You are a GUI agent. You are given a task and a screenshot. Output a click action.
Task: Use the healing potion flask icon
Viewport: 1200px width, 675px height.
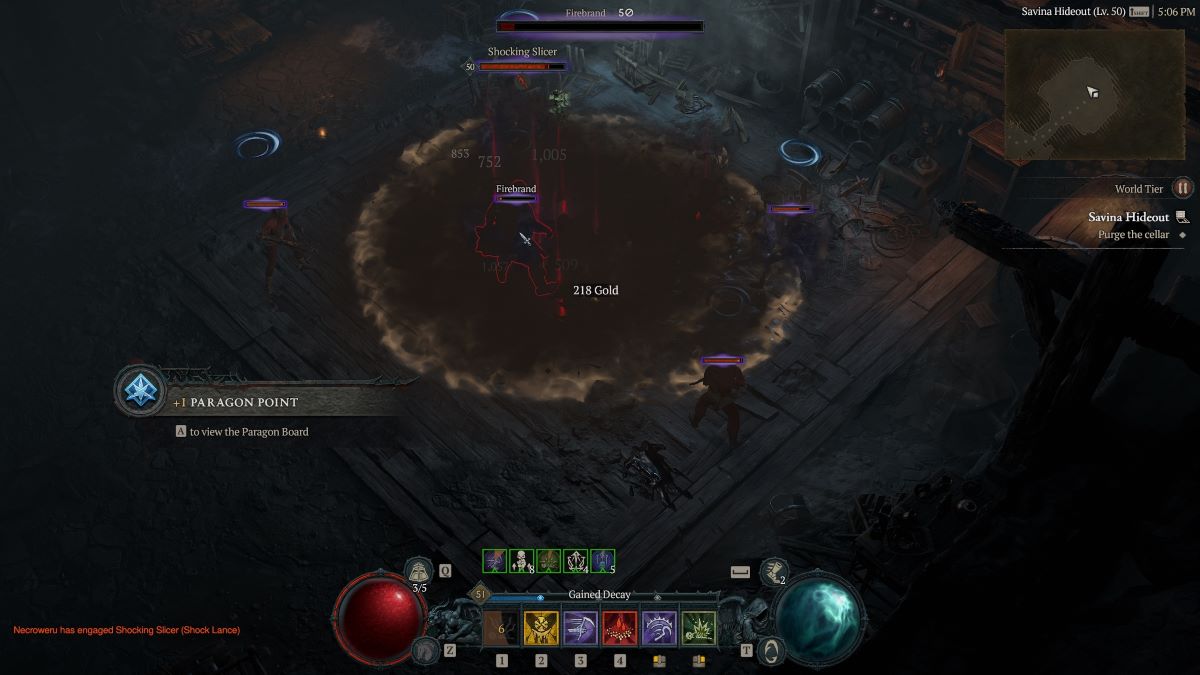click(419, 571)
